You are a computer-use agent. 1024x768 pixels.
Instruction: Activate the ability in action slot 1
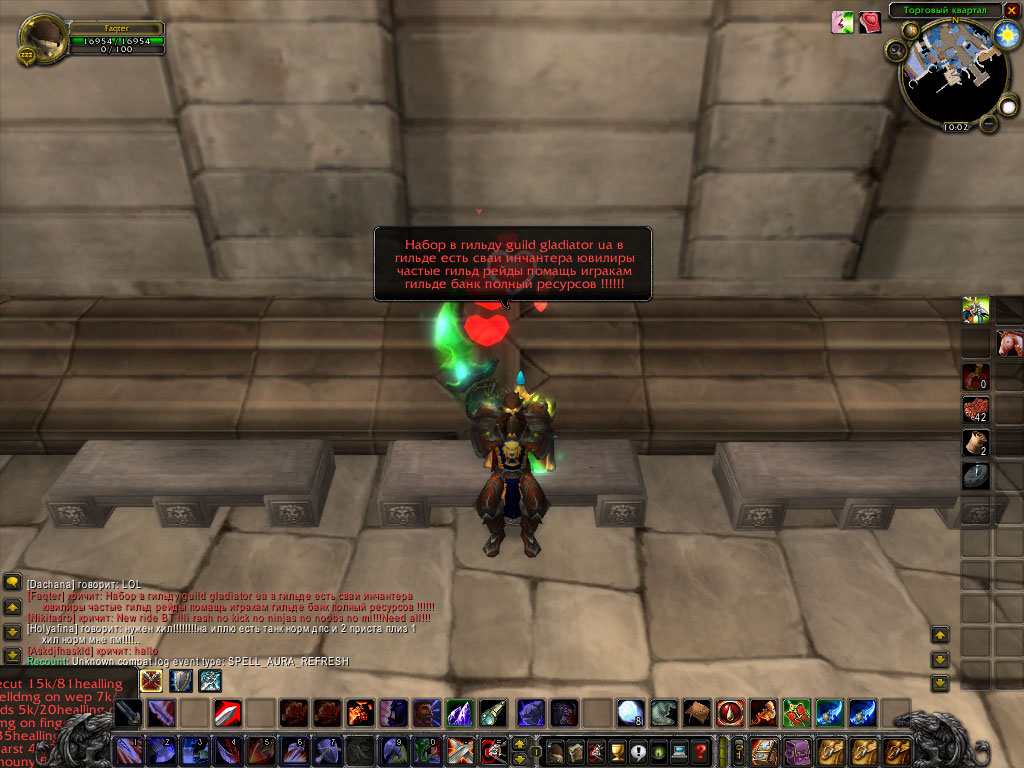pyautogui.click(x=130, y=750)
